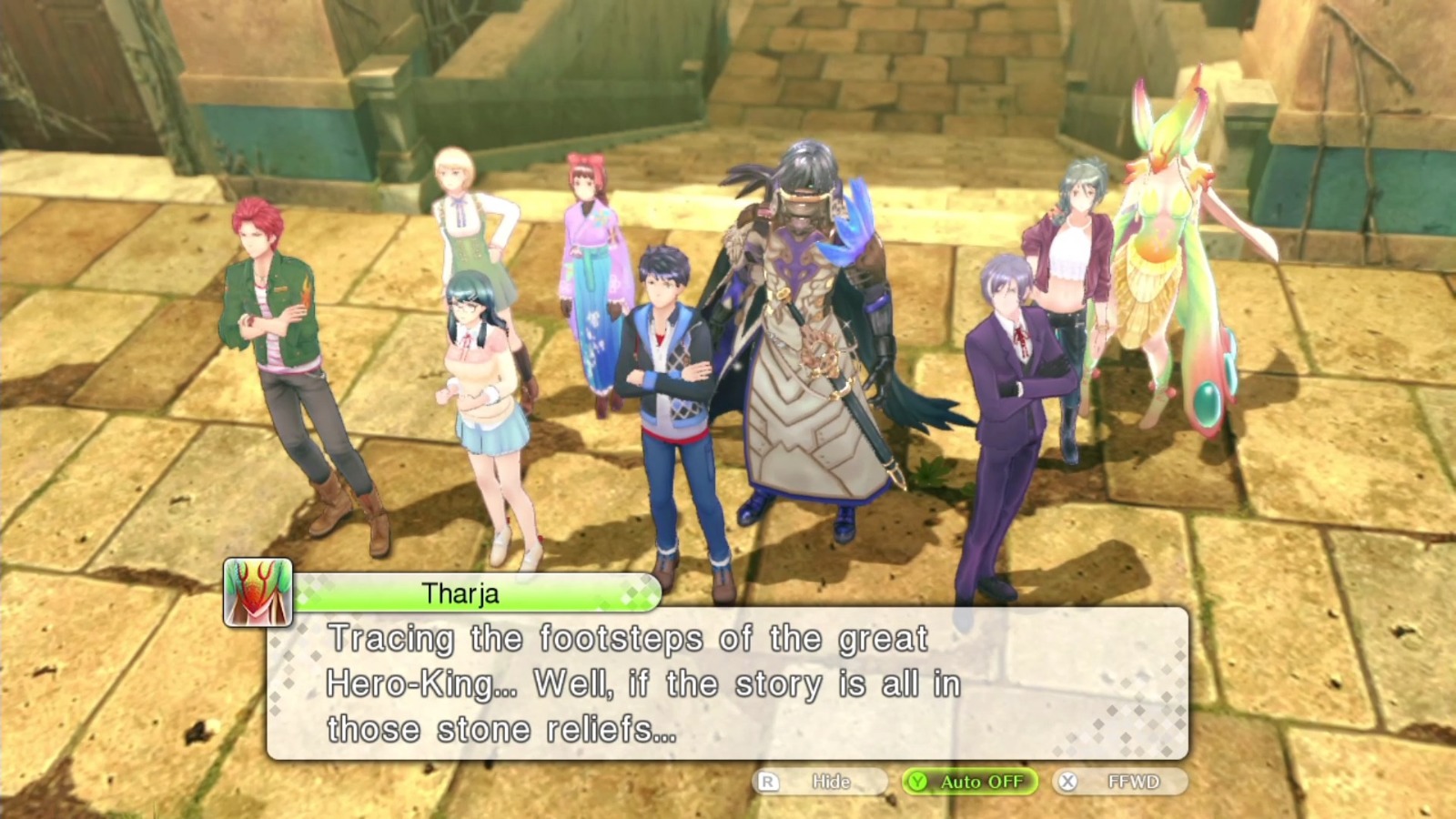Enable auto-advance using the Auto control
The width and height of the screenshot is (1456, 819).
[x=969, y=781]
